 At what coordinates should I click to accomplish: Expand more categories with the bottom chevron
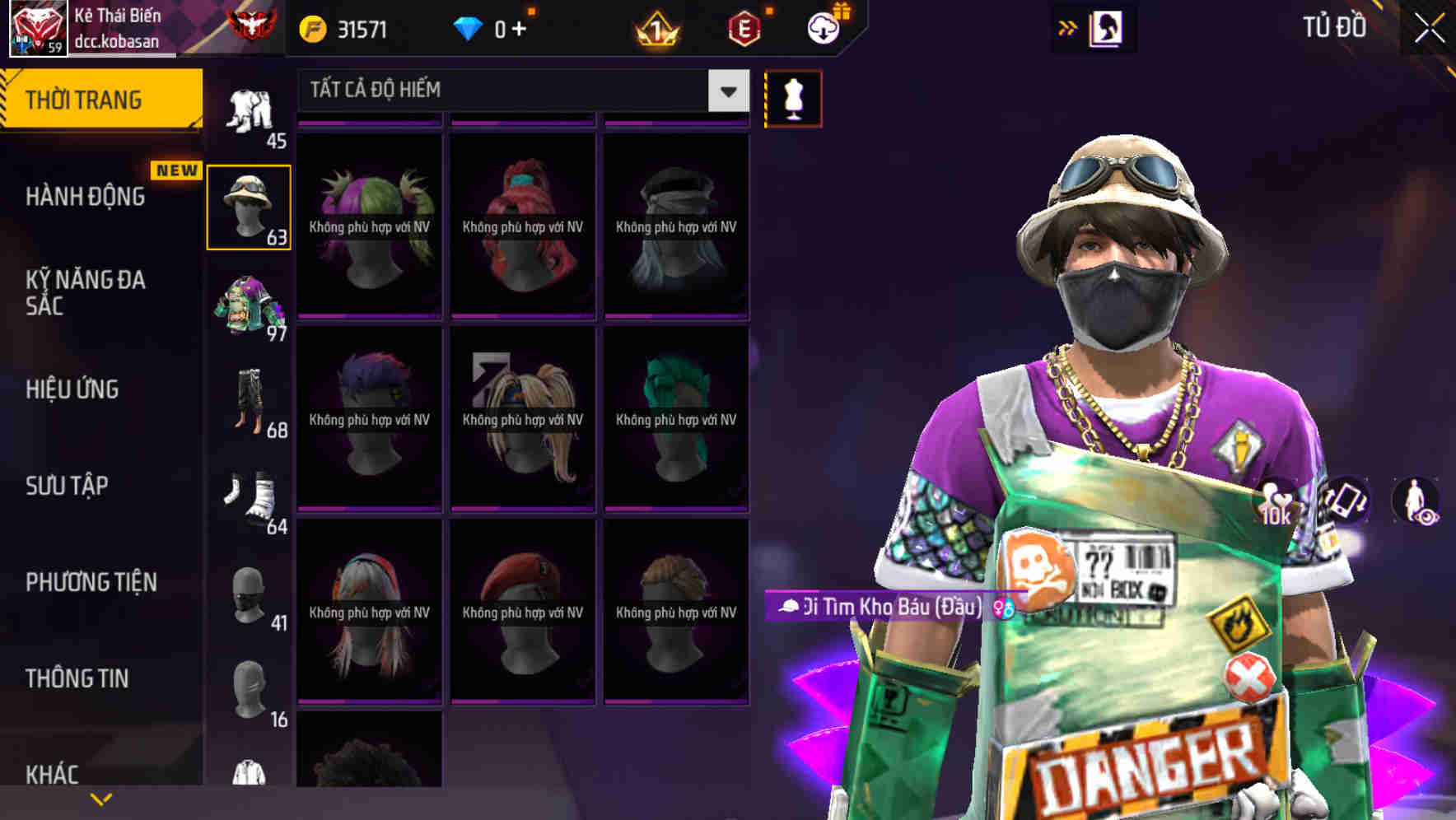click(101, 798)
